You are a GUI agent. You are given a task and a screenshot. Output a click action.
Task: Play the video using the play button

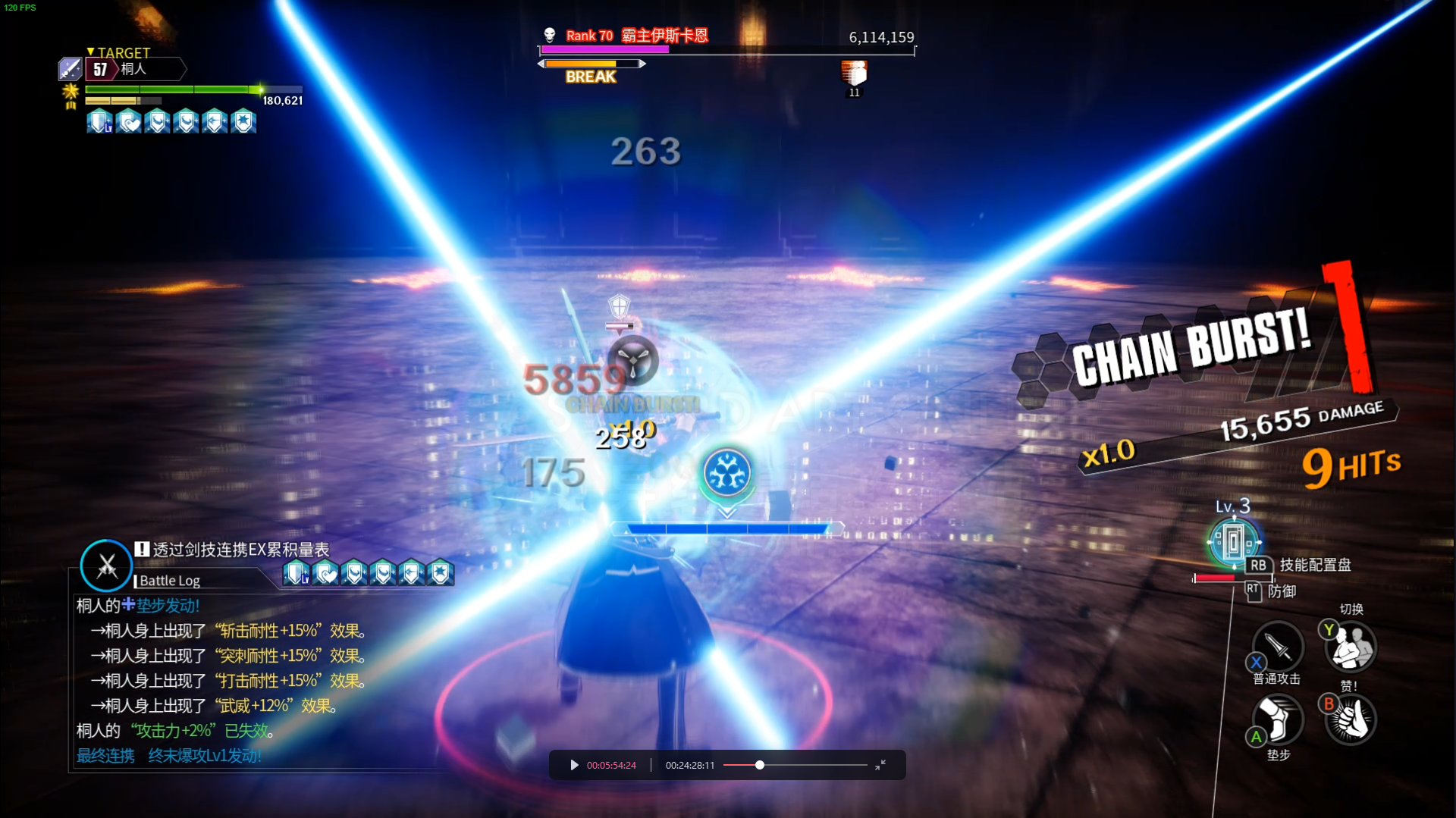[574, 765]
